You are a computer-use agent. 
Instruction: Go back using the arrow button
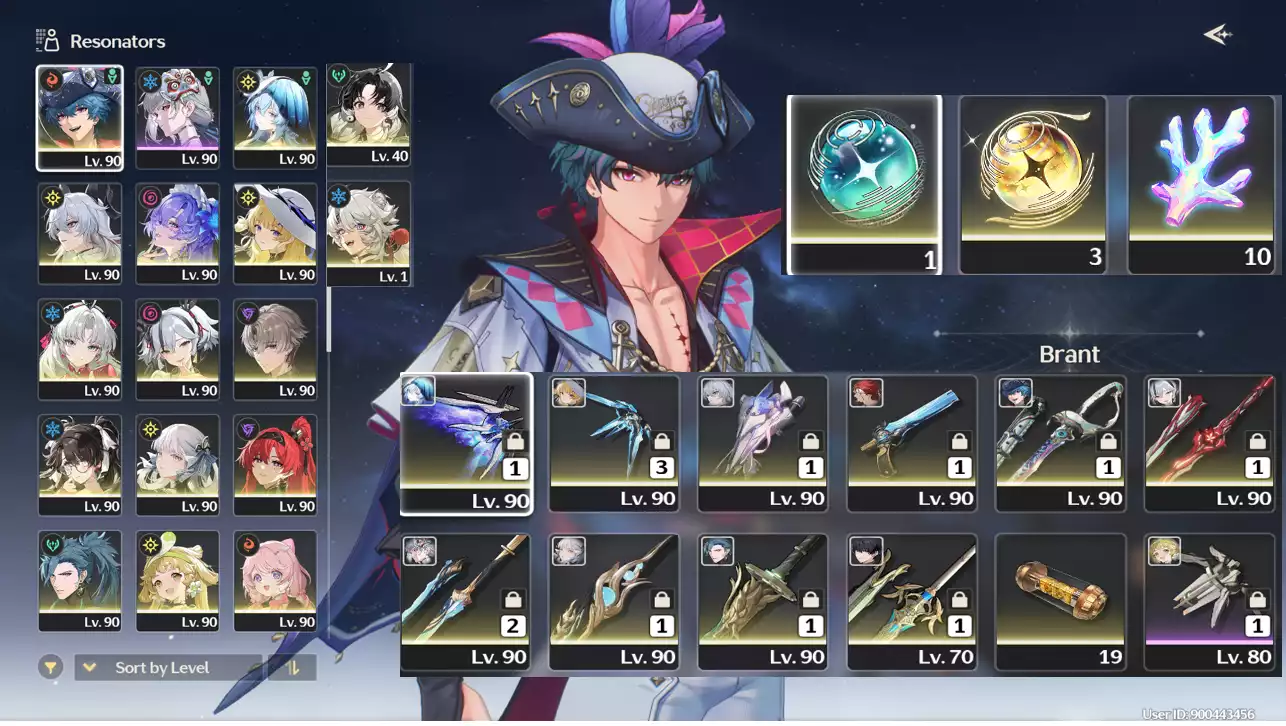coord(1217,35)
